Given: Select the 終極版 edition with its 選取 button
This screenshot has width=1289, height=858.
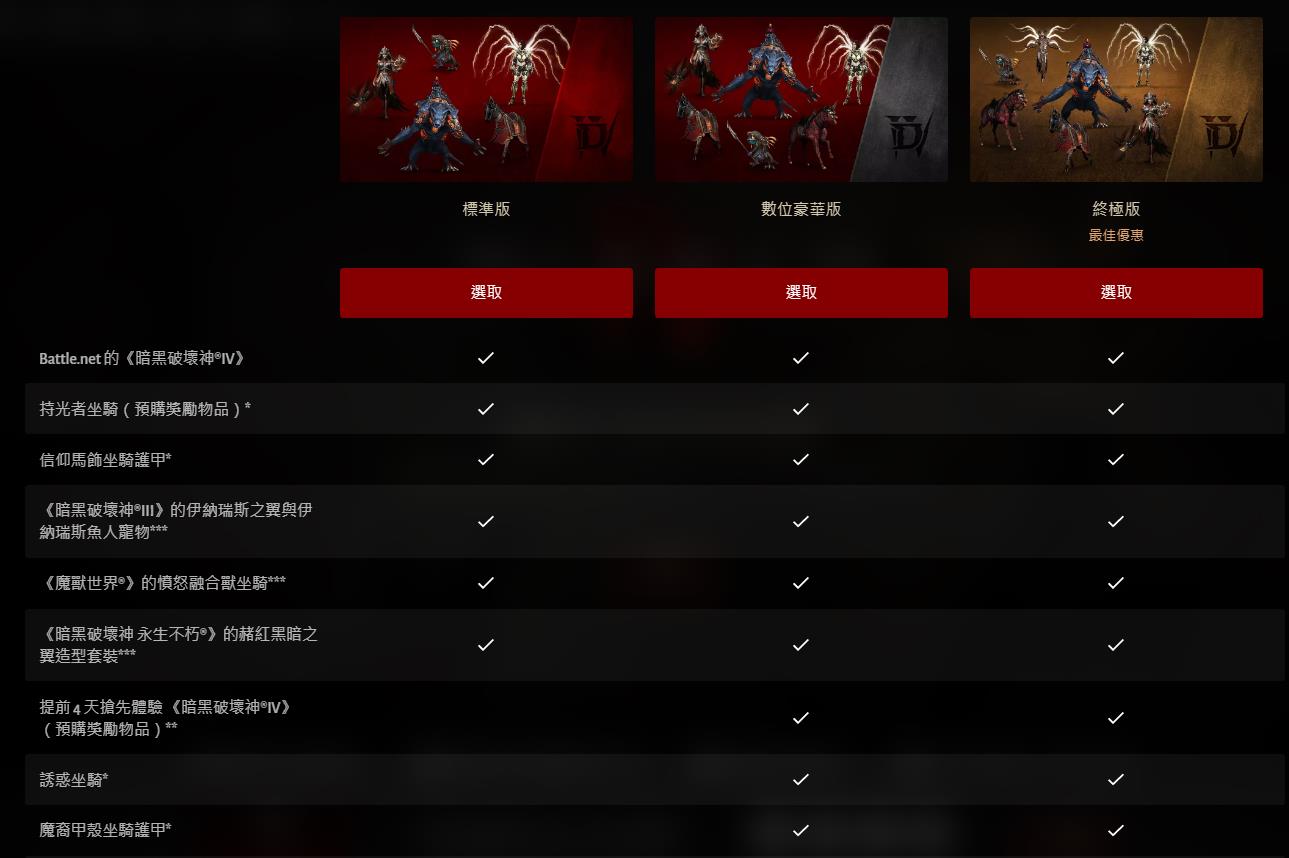Looking at the screenshot, I should 1115,292.
